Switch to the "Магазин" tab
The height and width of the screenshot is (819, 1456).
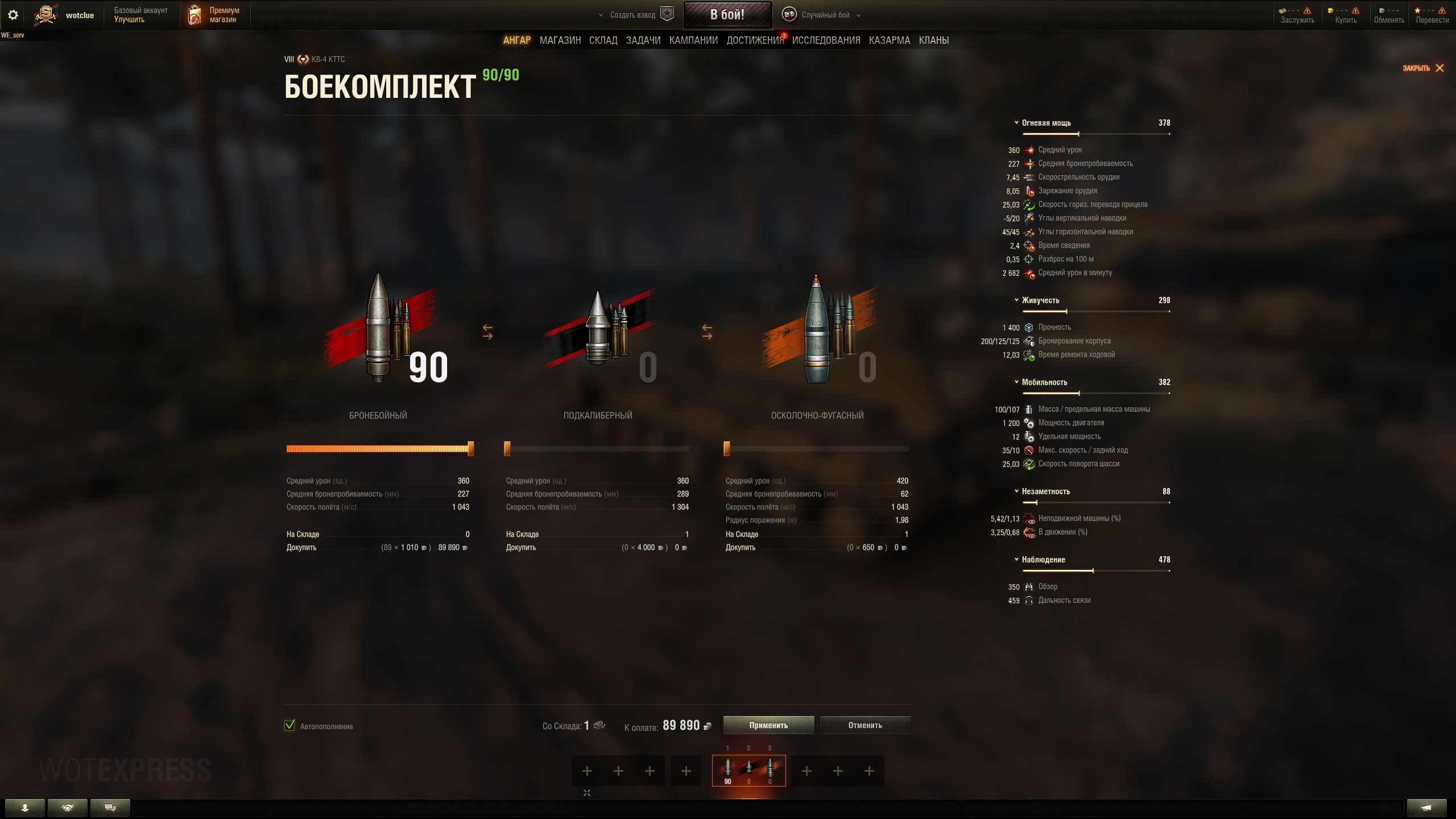560,40
